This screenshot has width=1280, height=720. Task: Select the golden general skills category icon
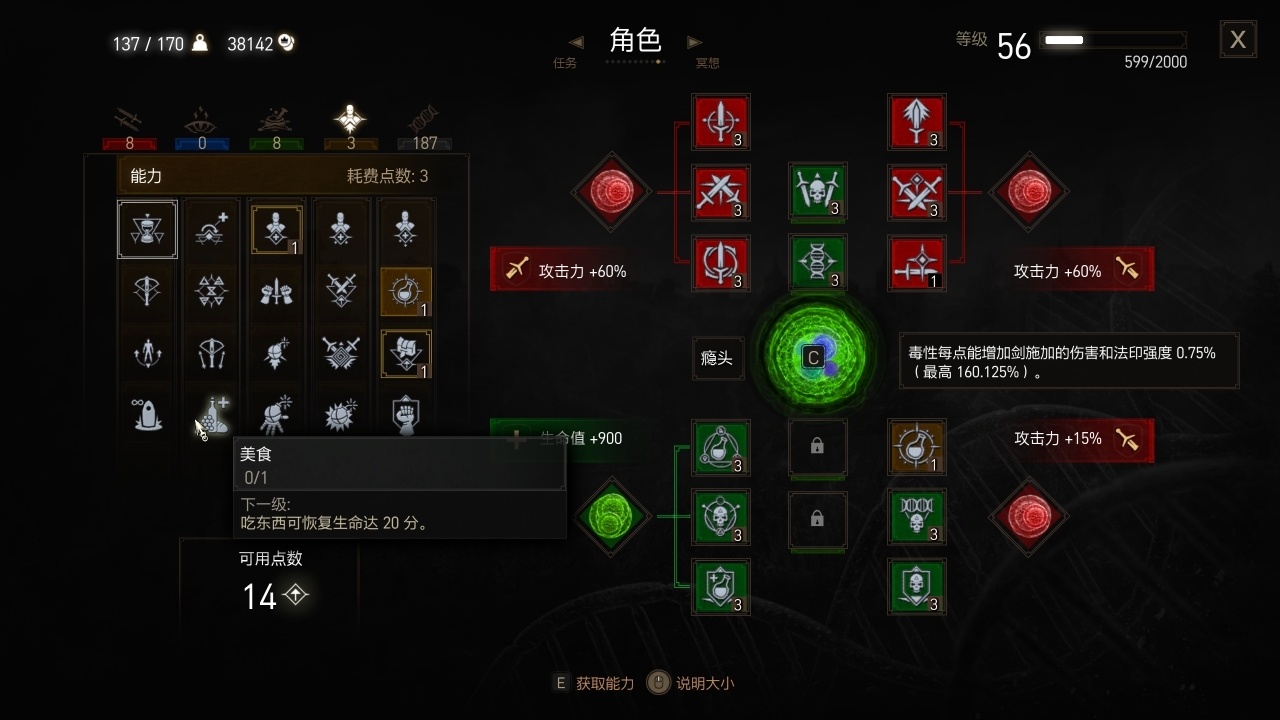tap(350, 118)
